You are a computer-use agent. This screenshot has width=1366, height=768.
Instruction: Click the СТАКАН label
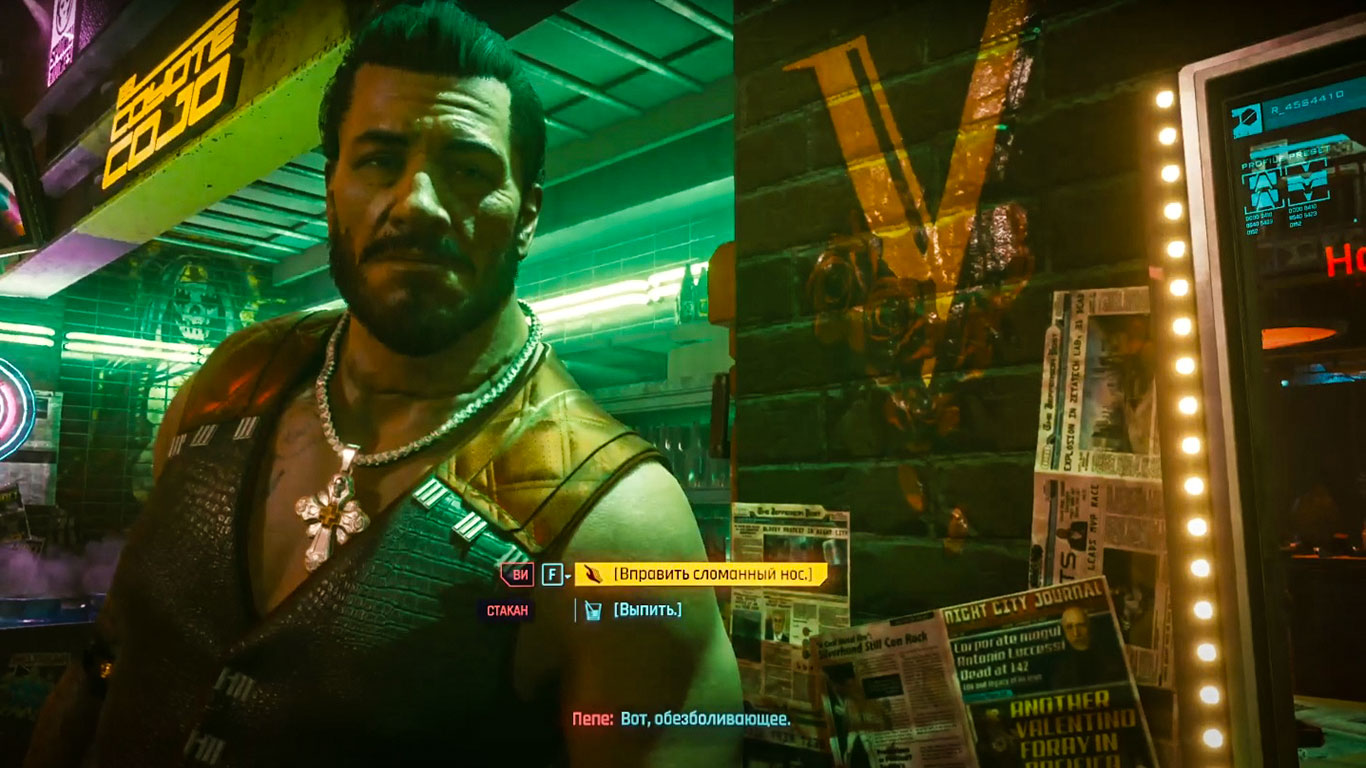508,609
